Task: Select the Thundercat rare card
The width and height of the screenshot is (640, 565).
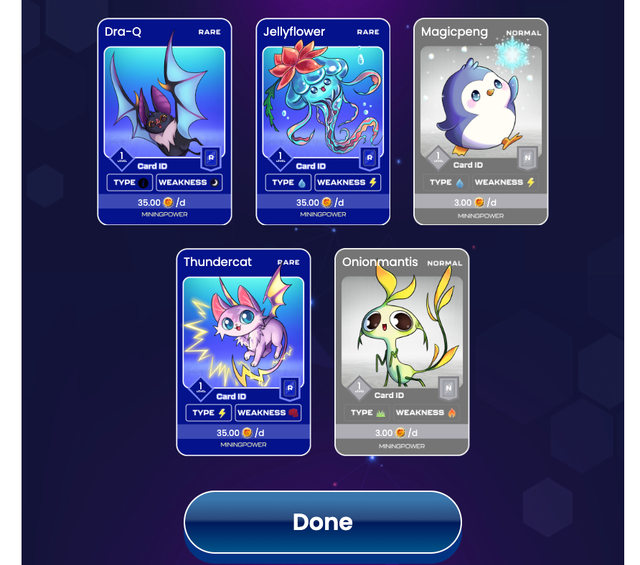Action: point(243,351)
